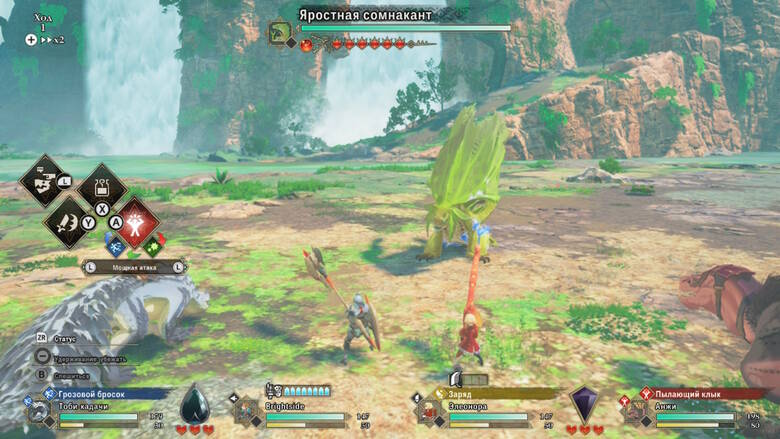
Task: Select Brightside party member portrait
Action: point(246,413)
